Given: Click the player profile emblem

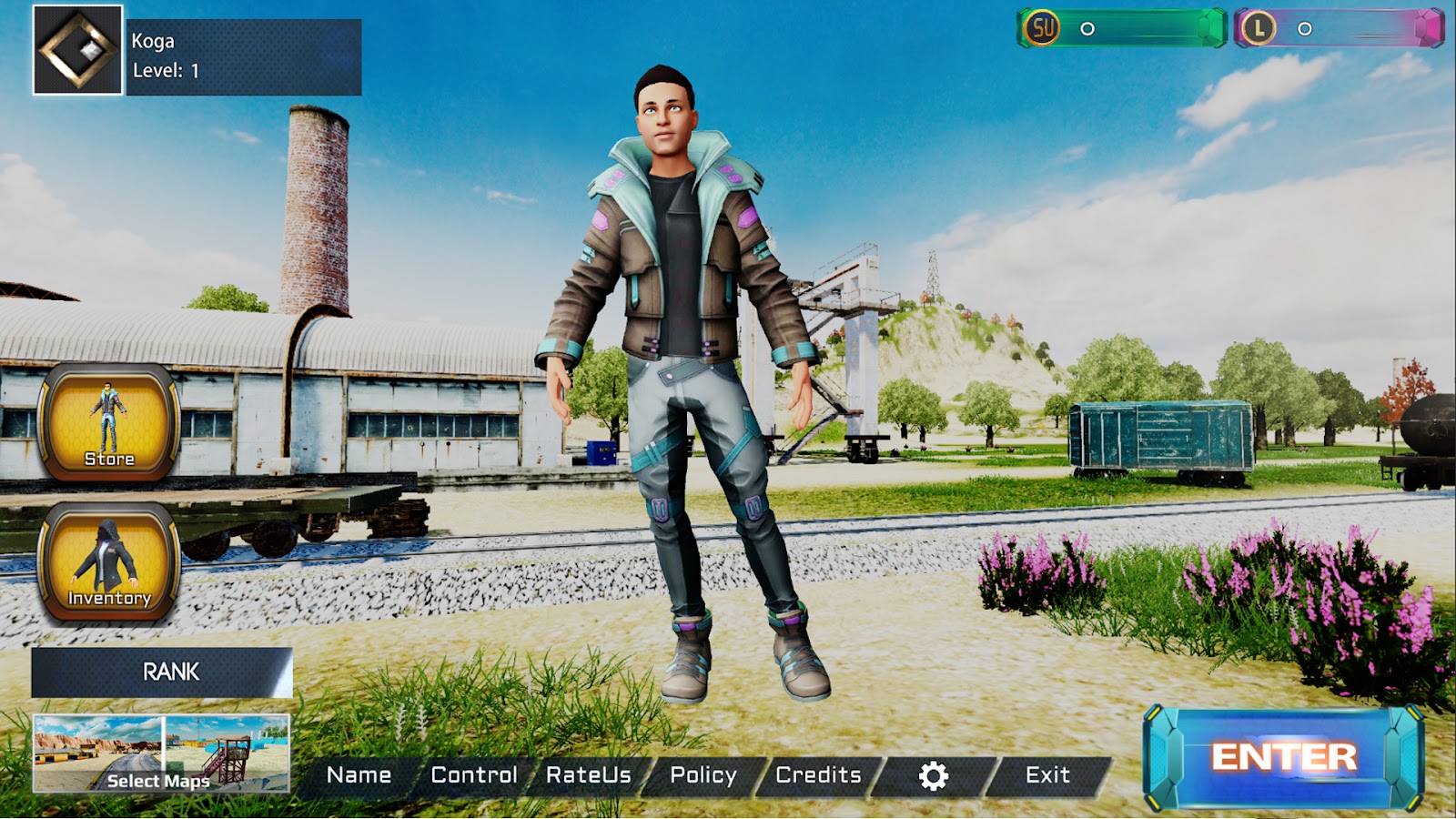Looking at the screenshot, I should pyautogui.click(x=78, y=50).
